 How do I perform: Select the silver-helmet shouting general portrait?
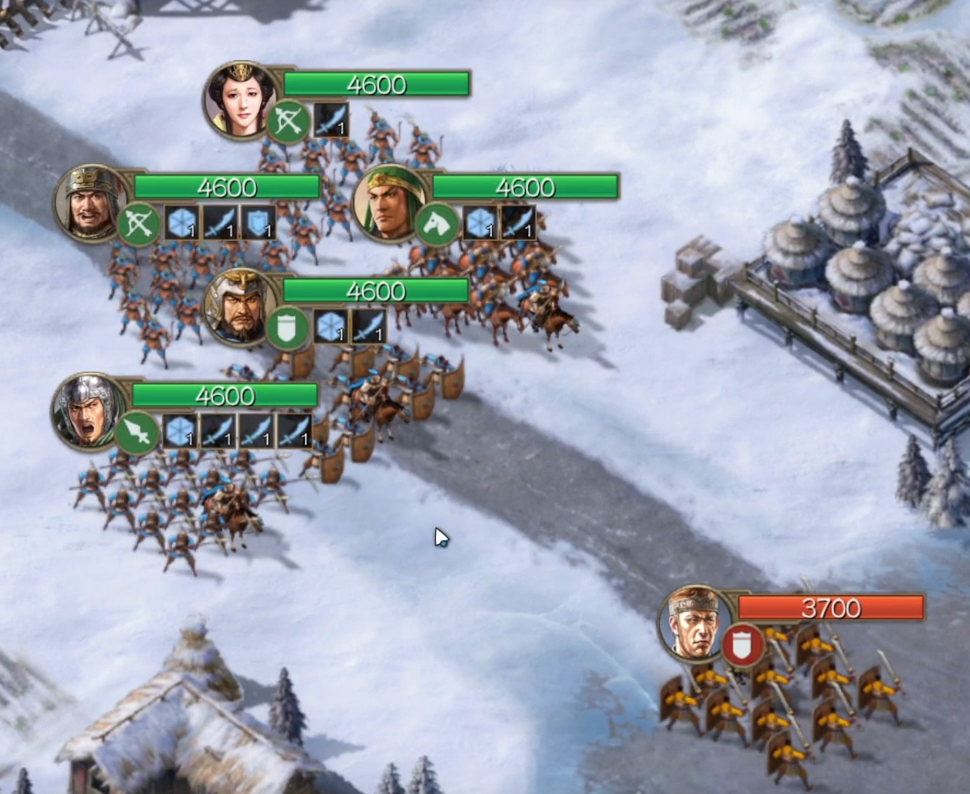click(88, 410)
